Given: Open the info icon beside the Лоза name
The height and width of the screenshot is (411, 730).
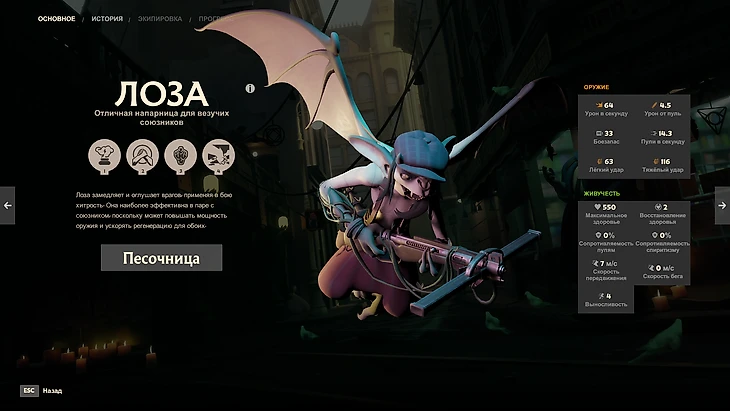Looking at the screenshot, I should pyautogui.click(x=250, y=88).
